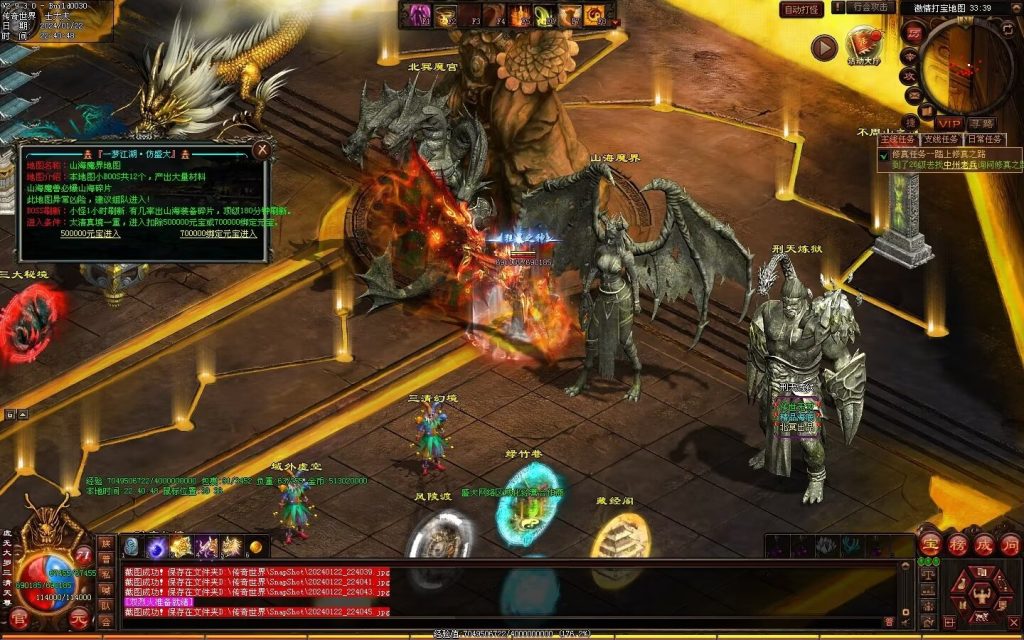
Task: Switch to the 日常任务 quest tab
Action: pyautogui.click(x=986, y=139)
